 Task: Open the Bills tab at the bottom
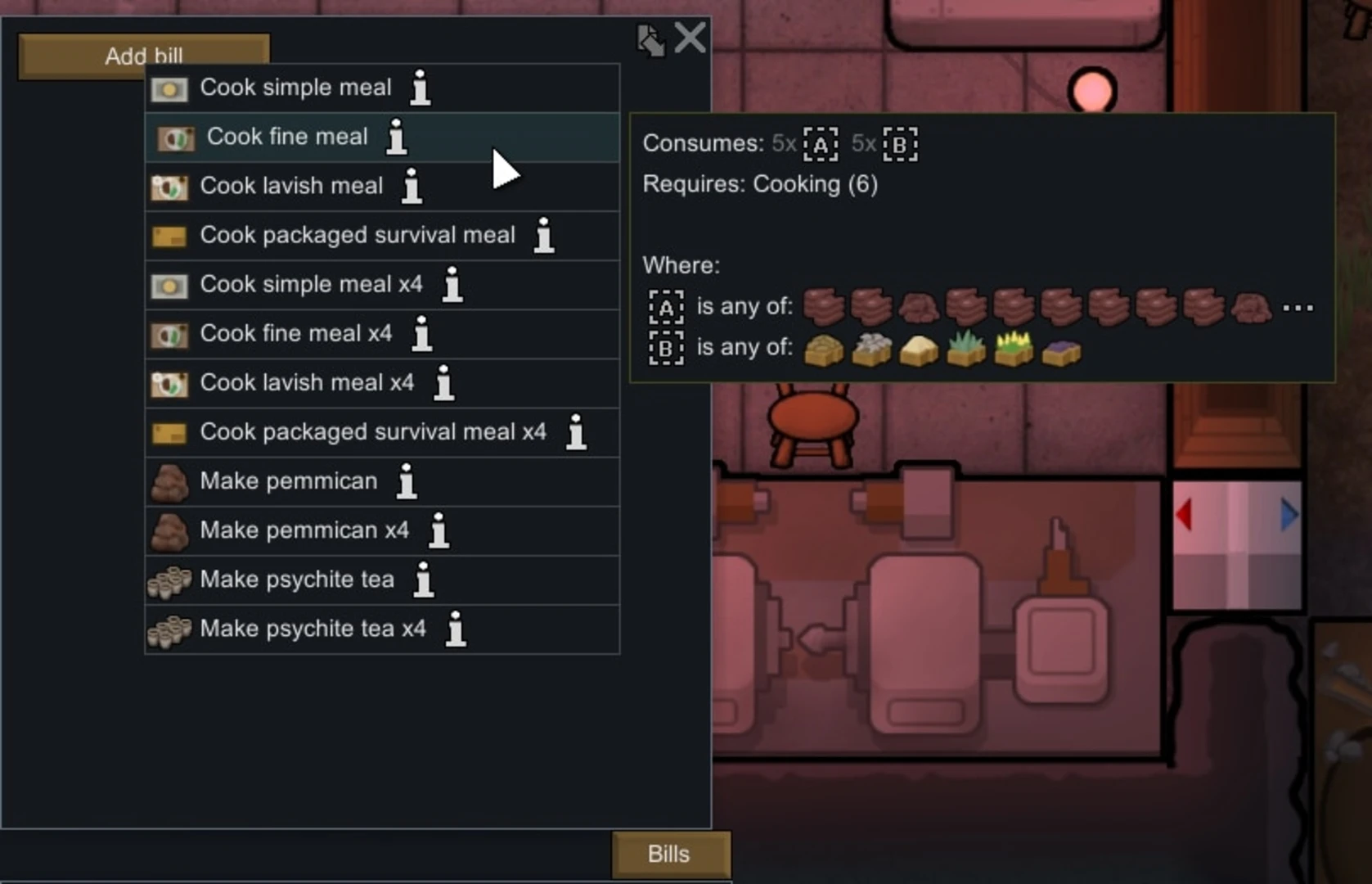[670, 854]
